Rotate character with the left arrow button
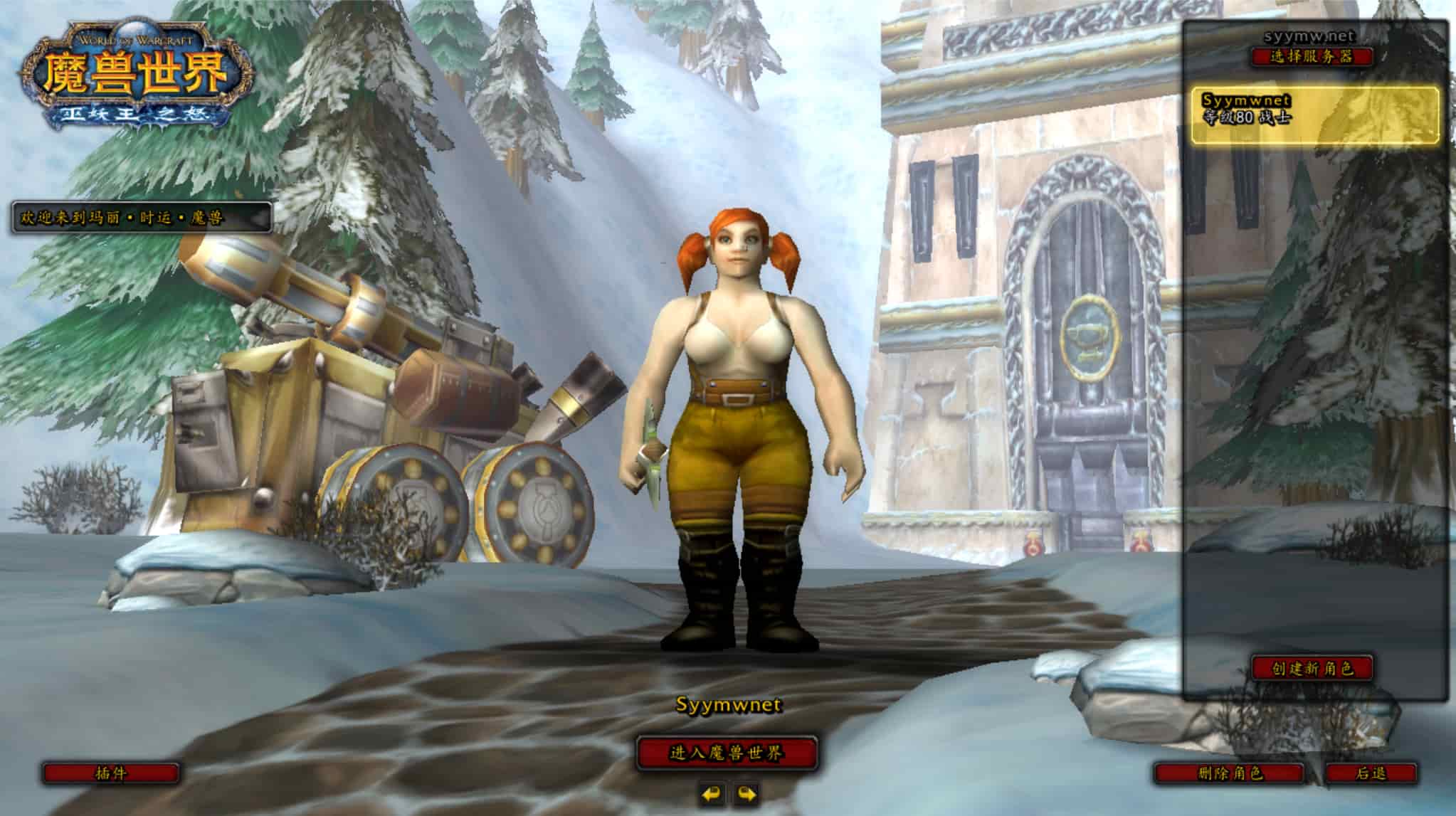Viewport: 1456px width, 816px height. (710, 793)
